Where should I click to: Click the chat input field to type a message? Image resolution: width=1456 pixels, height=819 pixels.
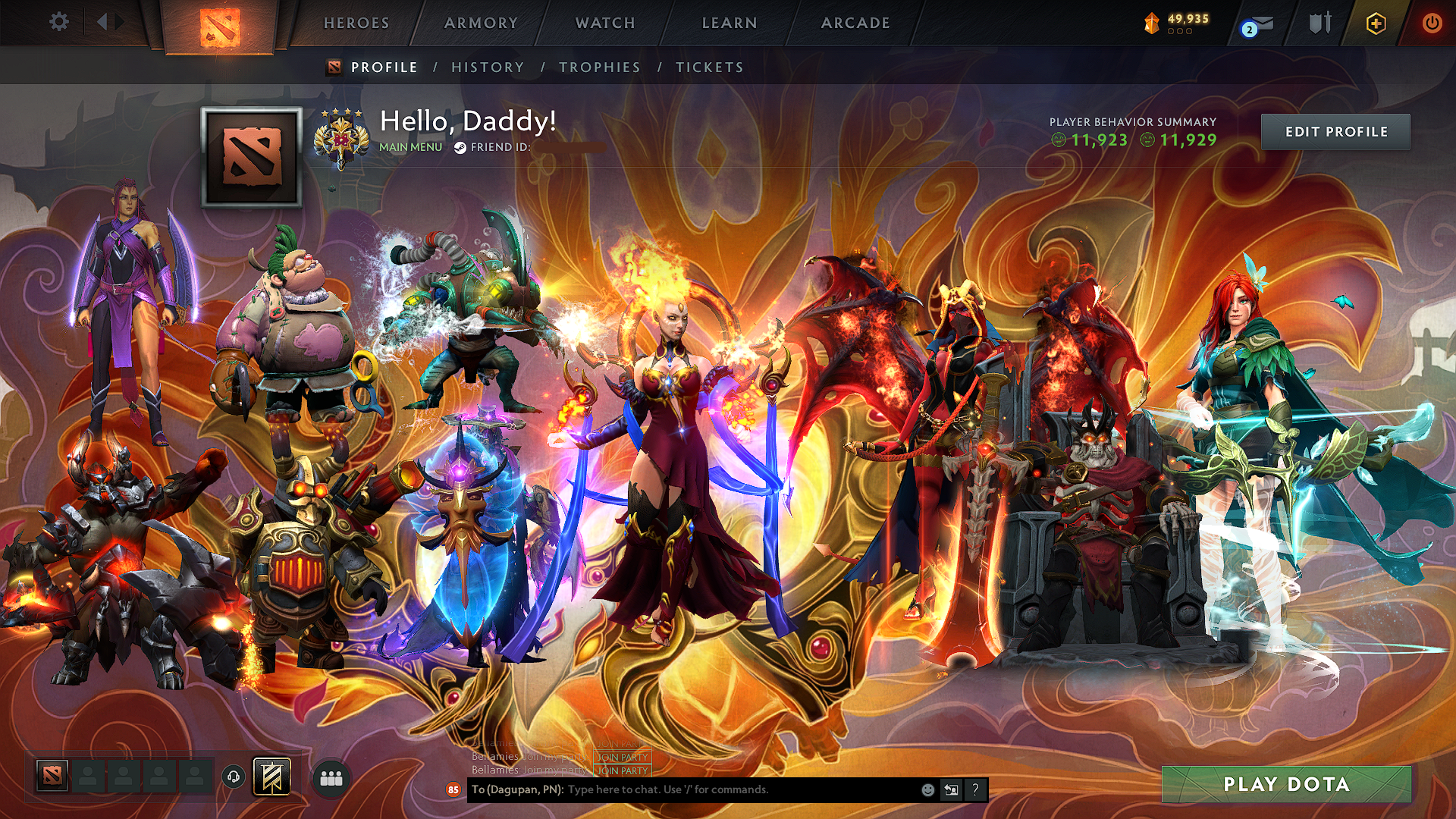(720, 790)
